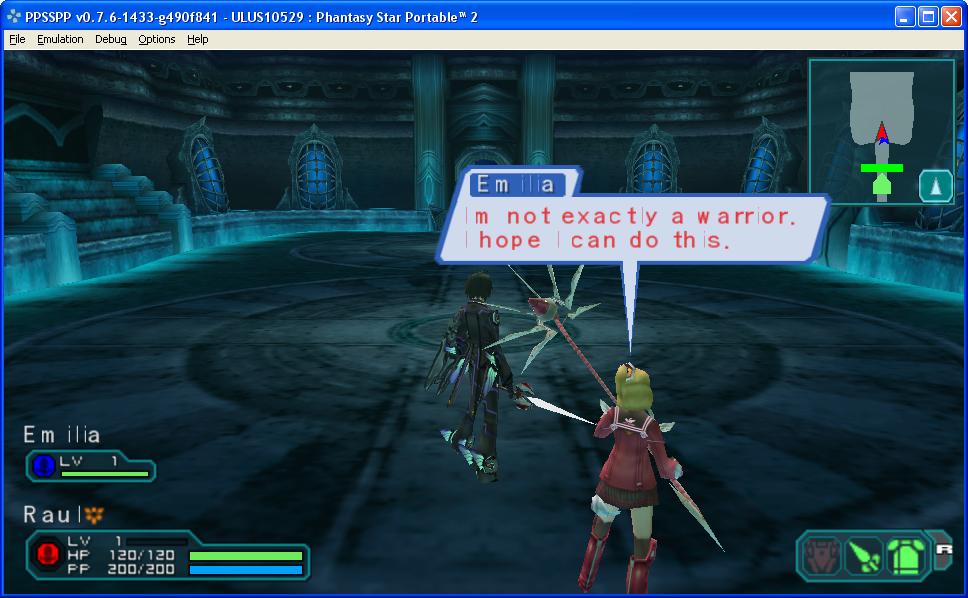The image size is (968, 598).
Task: Open the Options menu
Action: pos(157,39)
